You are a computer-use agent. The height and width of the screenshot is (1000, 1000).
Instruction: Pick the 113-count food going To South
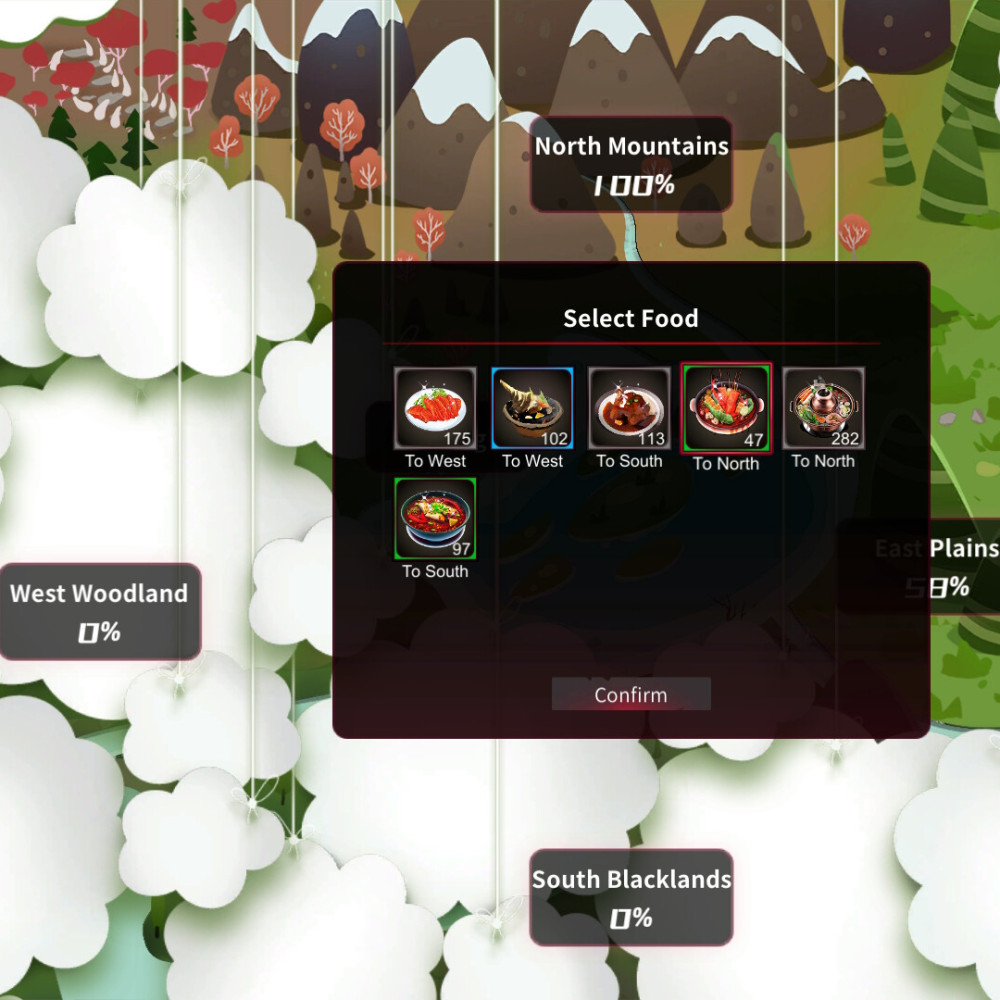[x=629, y=408]
